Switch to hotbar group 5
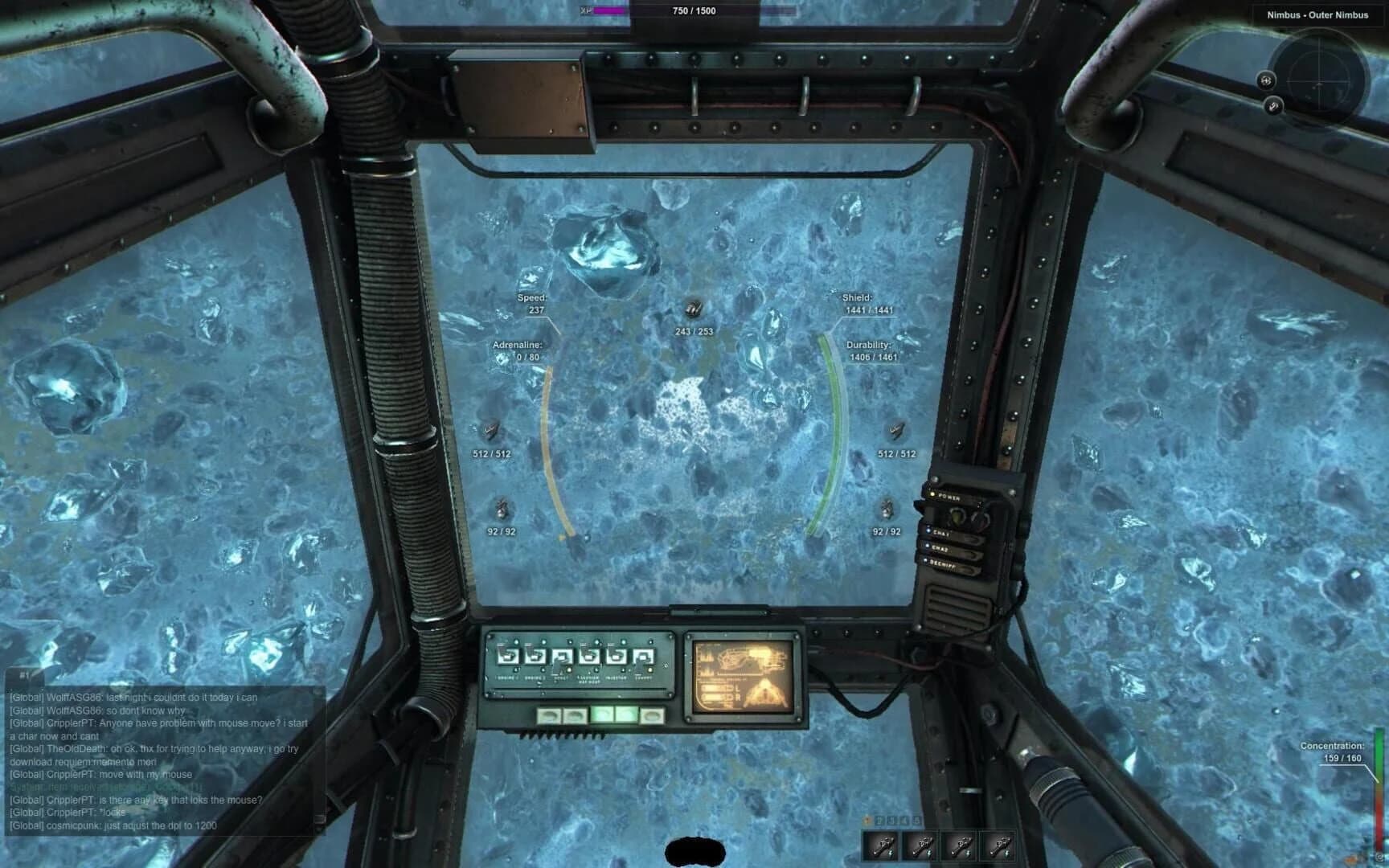 916,819
